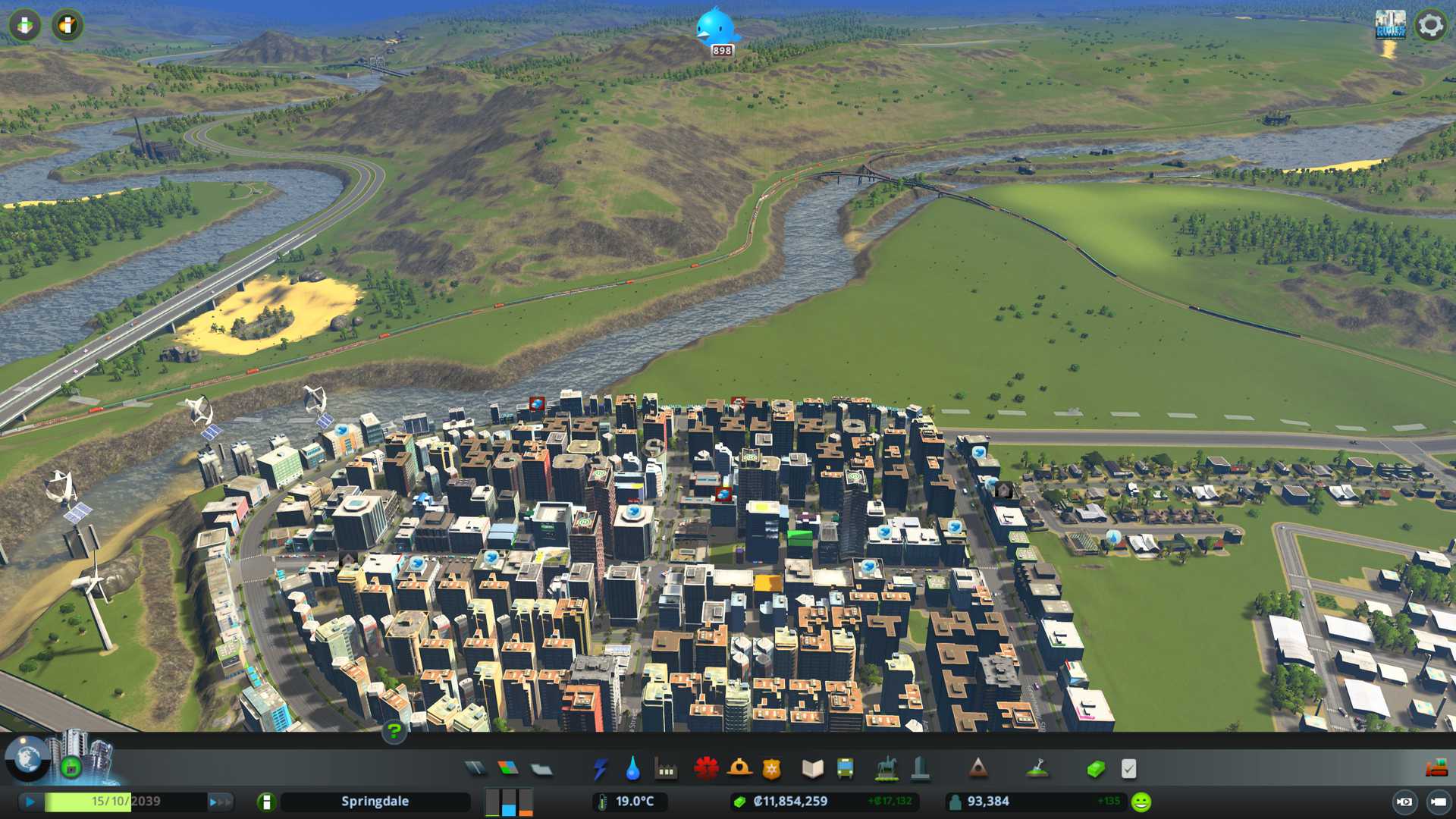Select the Districts tool
1456x819 pixels.
point(541,770)
